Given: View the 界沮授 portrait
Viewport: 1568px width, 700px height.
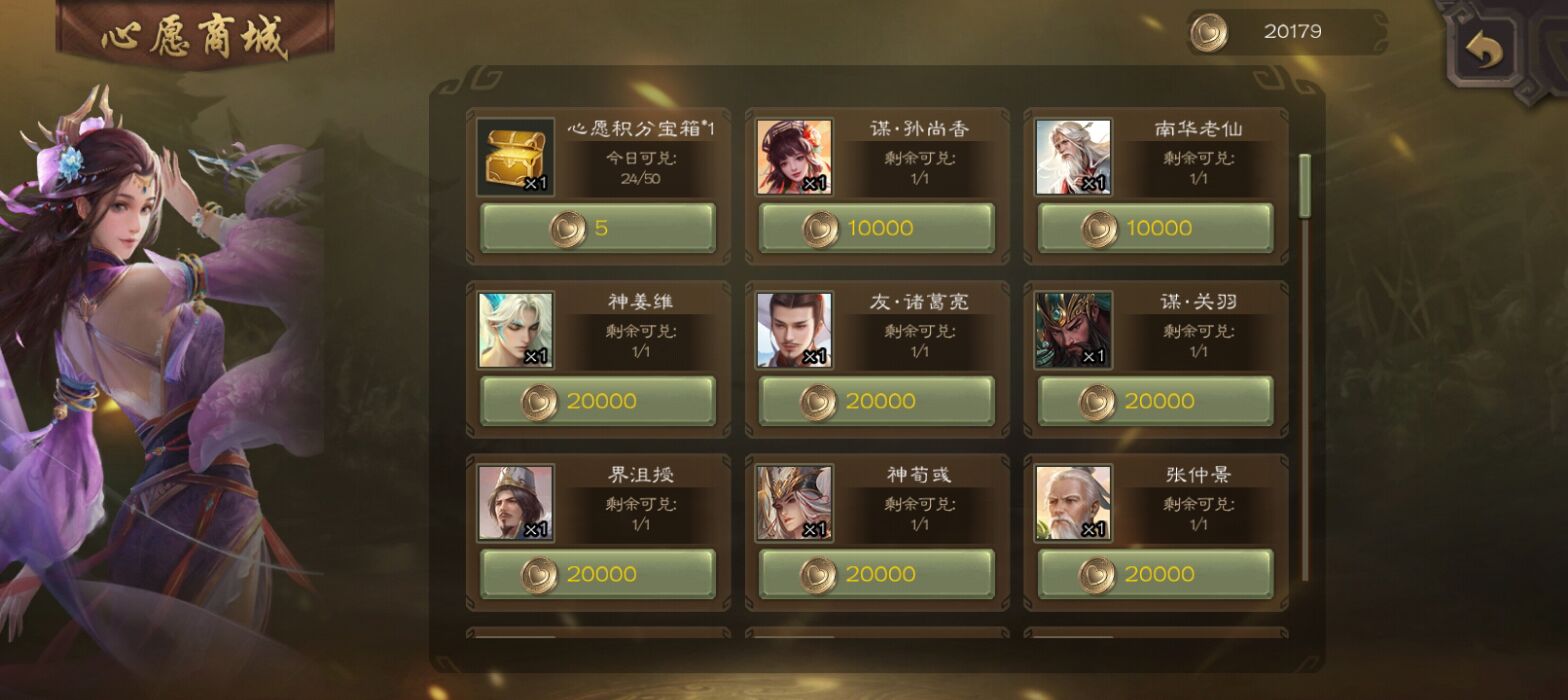Looking at the screenshot, I should point(516,503).
